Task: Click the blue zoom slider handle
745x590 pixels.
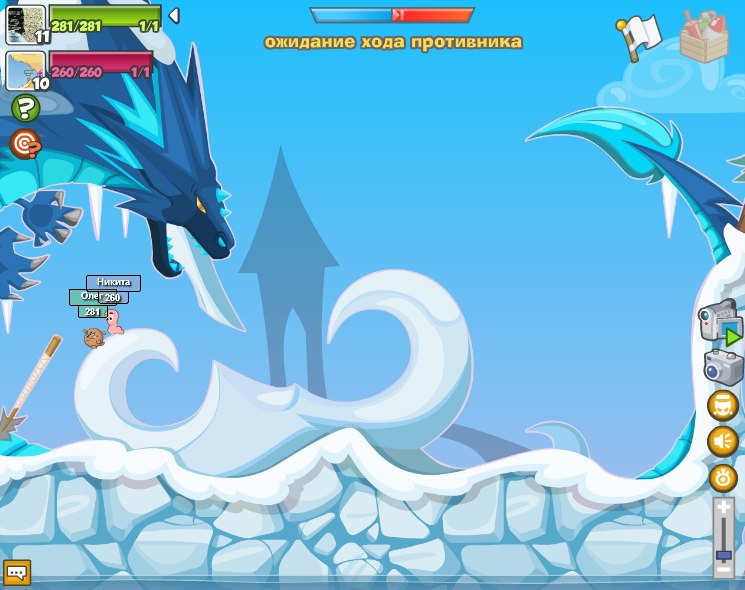Action: 723,554
